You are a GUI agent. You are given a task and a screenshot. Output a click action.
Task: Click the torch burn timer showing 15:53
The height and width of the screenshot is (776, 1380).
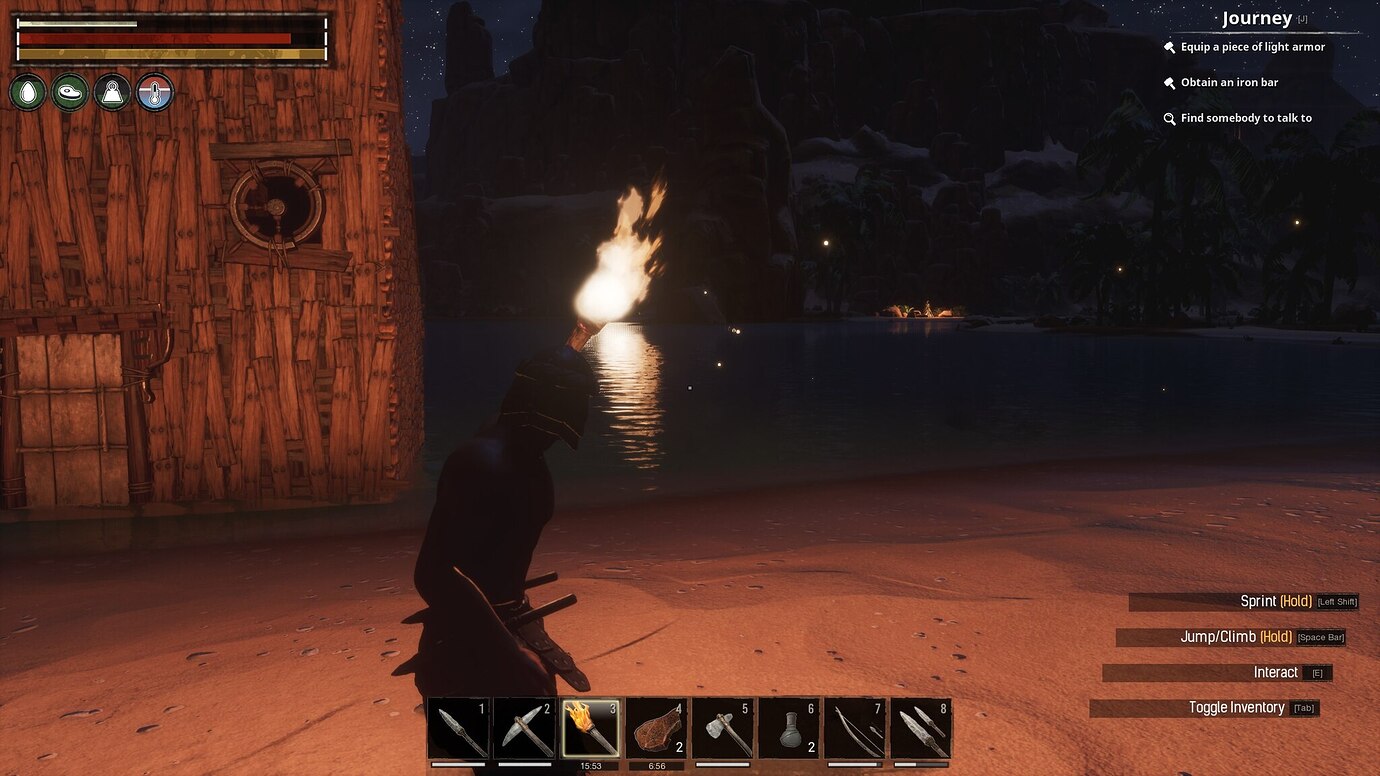591,765
